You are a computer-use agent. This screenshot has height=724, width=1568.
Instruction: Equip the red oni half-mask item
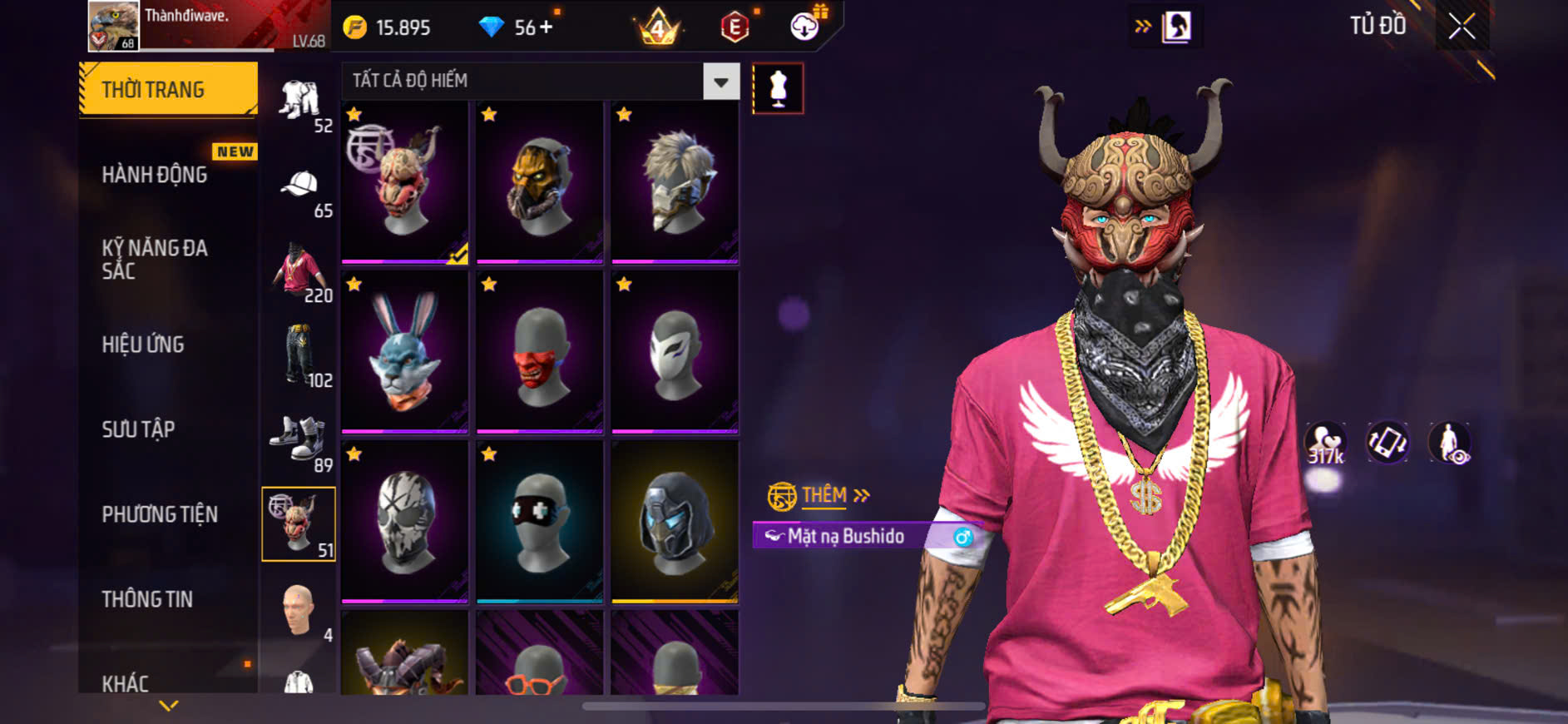(540, 353)
